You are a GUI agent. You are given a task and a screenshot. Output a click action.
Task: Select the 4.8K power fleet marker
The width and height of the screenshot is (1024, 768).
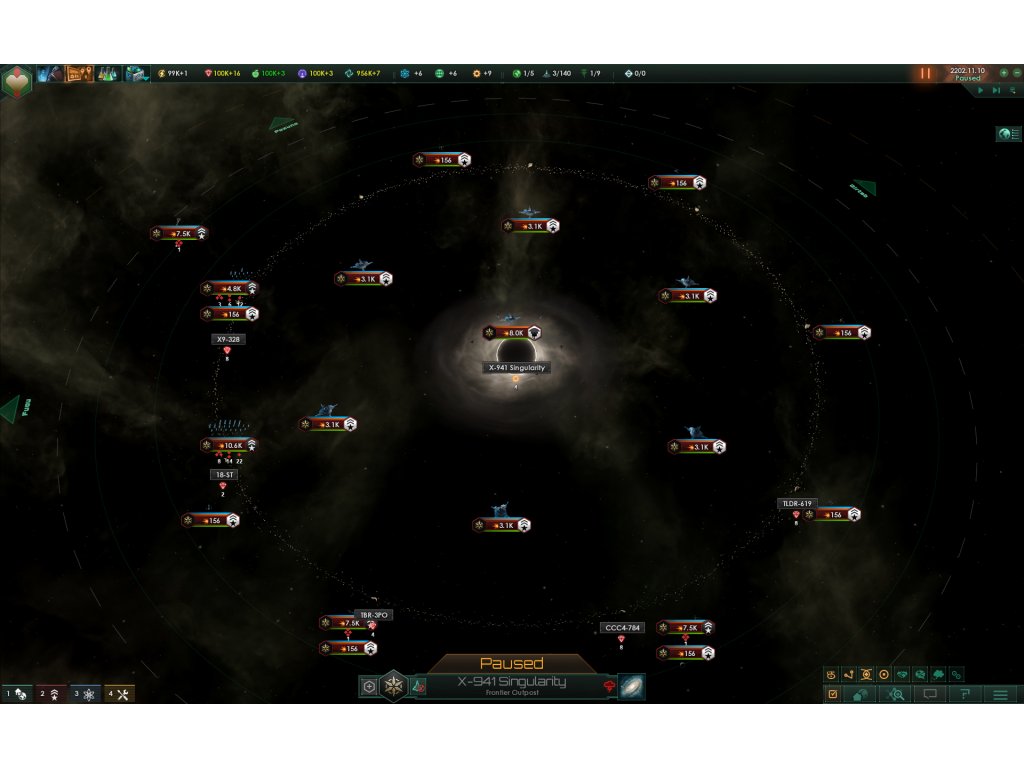point(230,288)
